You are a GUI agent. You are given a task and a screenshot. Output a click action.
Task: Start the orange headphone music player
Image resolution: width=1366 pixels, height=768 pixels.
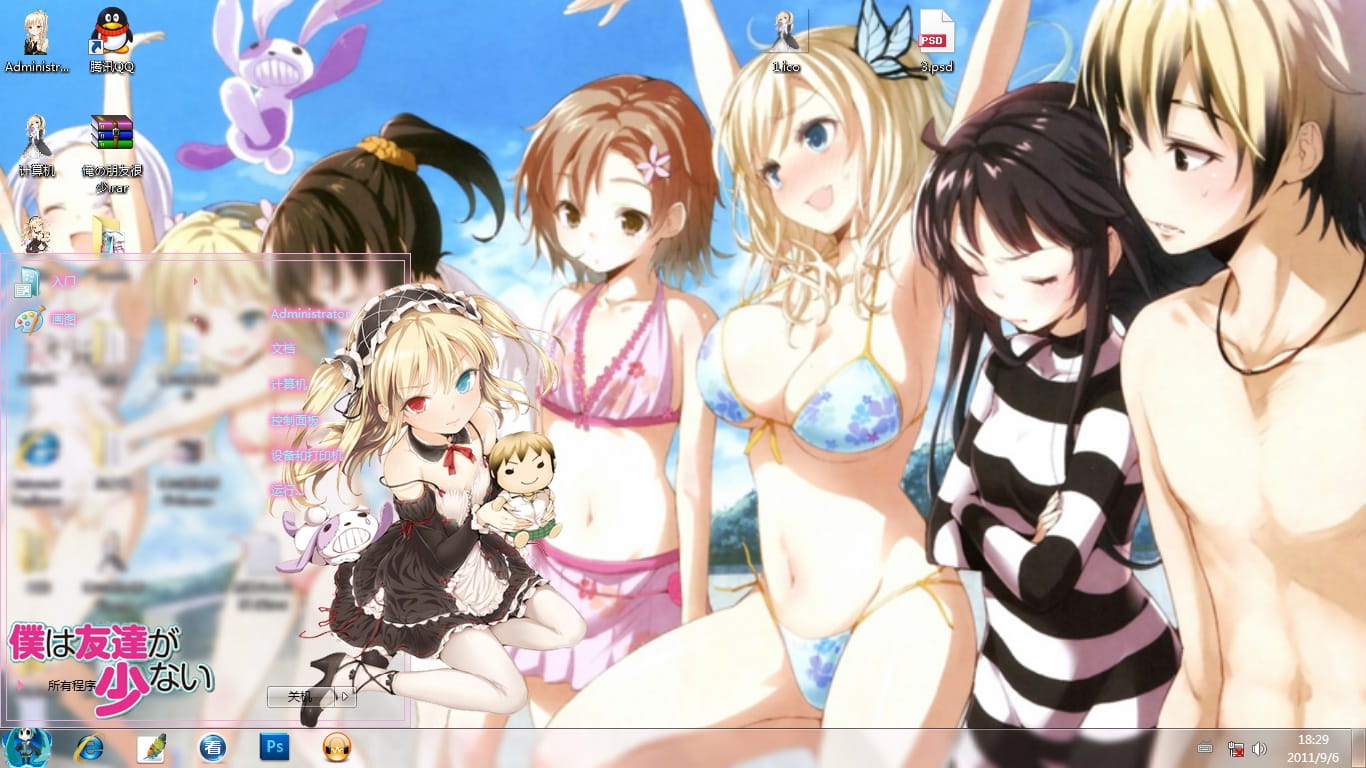click(x=336, y=748)
